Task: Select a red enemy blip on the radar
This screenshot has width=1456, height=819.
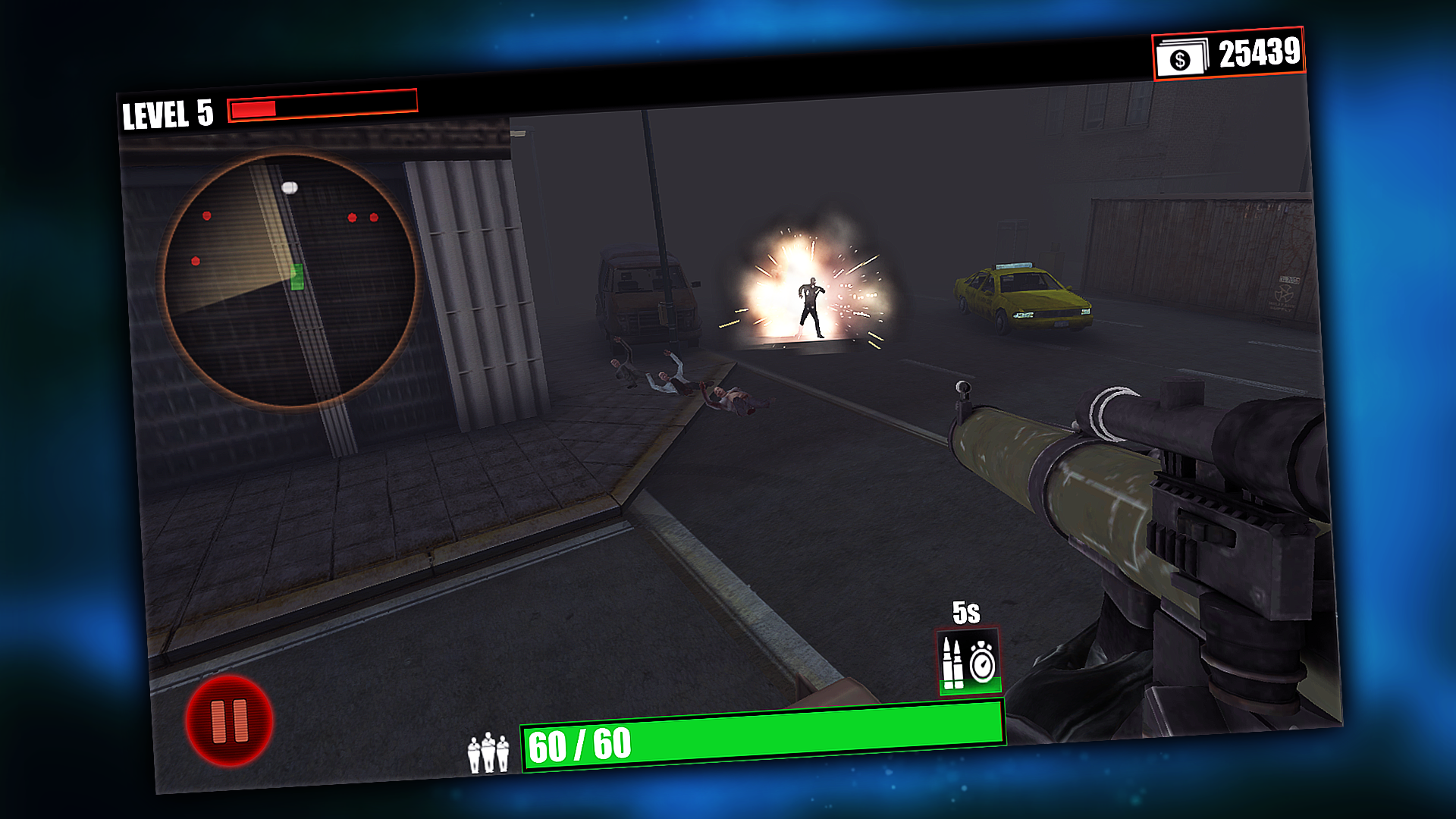Action: pos(351,216)
